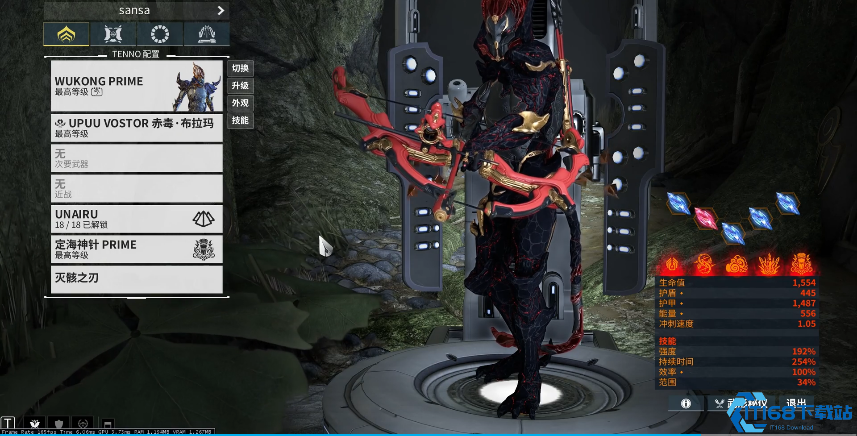Viewport: 857px width, 436px height.
Task: Click the 升级 (upgrade) button
Action: click(x=240, y=86)
